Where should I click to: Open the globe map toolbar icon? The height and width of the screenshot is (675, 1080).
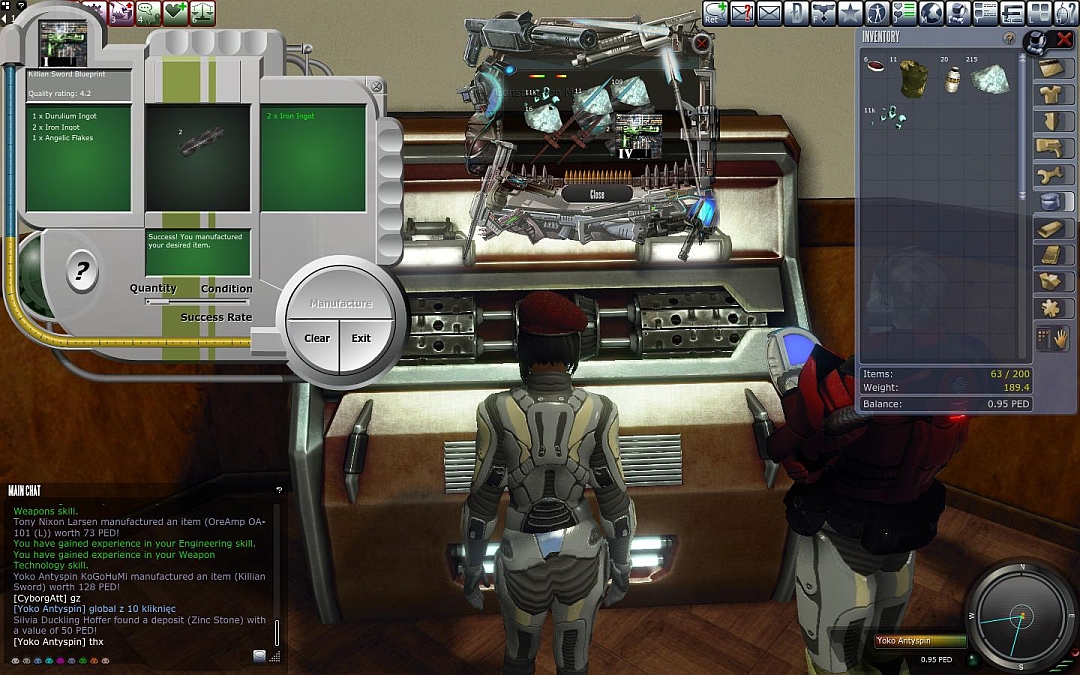coord(931,13)
